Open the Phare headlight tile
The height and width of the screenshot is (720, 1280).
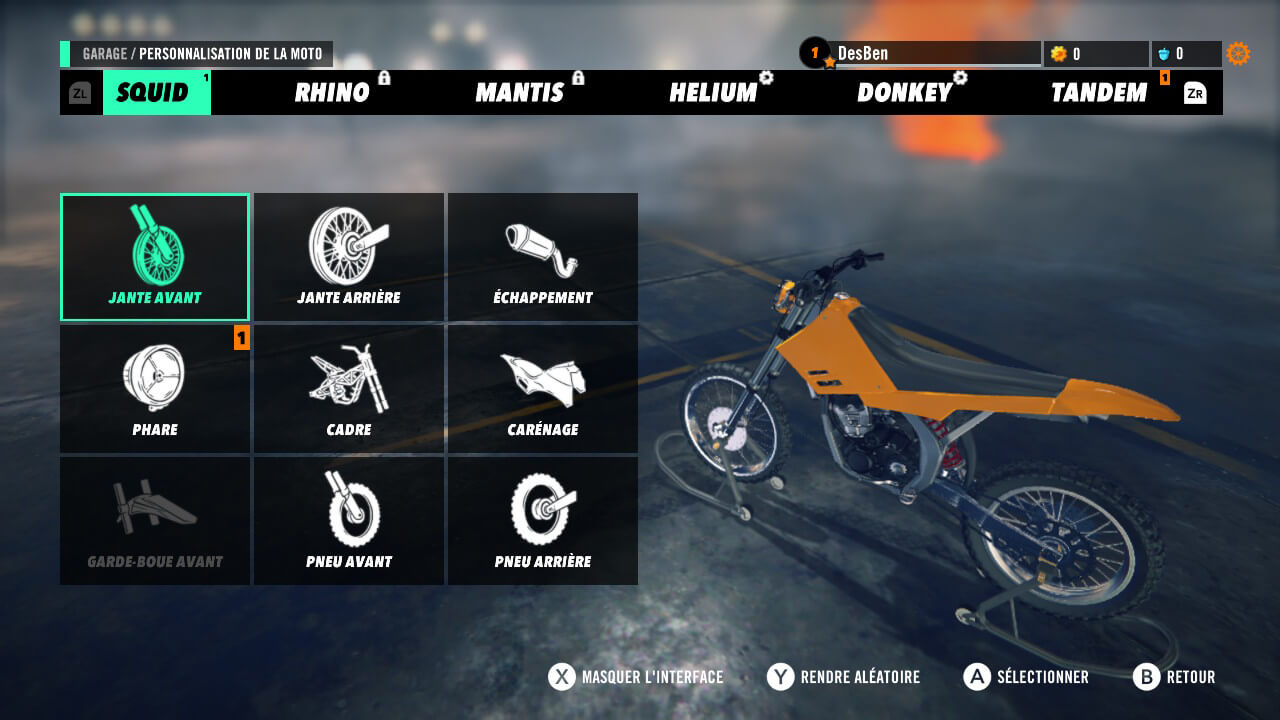[x=155, y=389]
